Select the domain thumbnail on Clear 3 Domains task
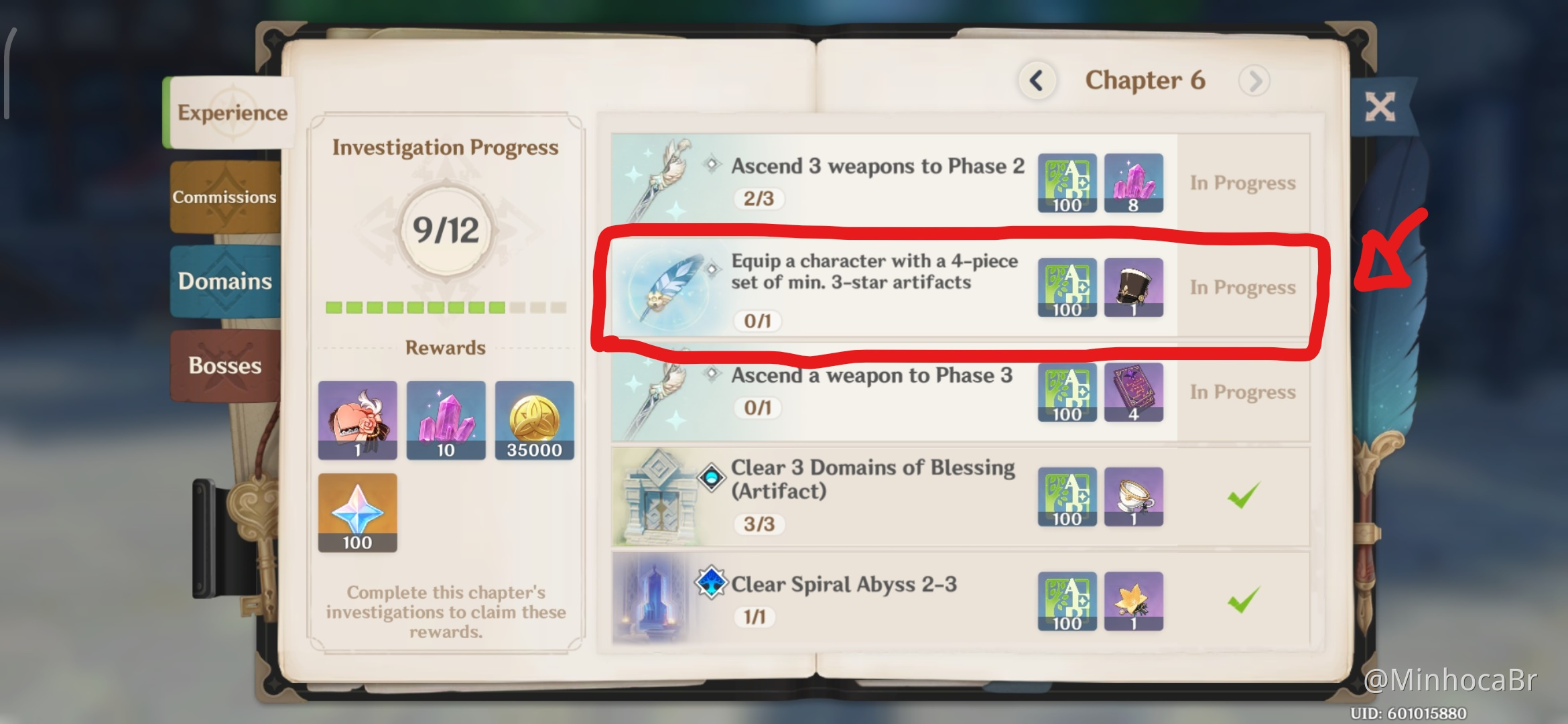Viewport: 1568px width, 724px height. point(660,496)
